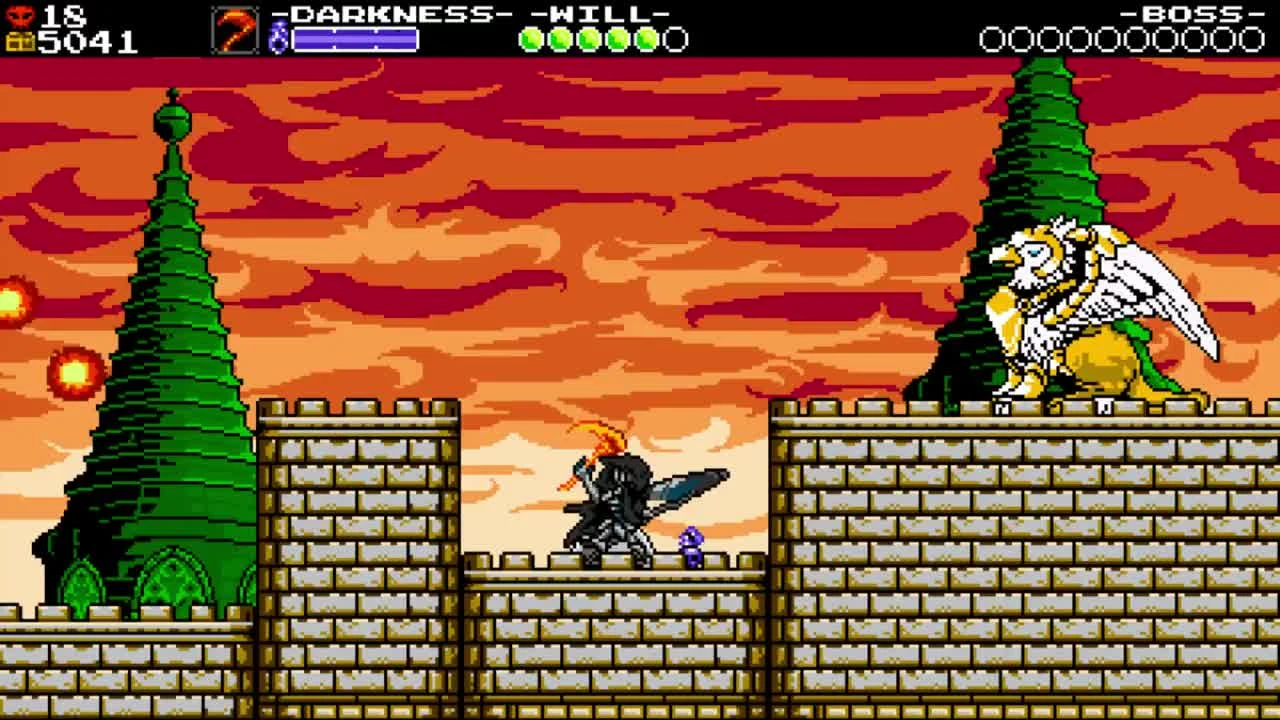Click the first empty Boss health circle
Image resolution: width=1280 pixels, height=720 pixels.
[x=994, y=39]
